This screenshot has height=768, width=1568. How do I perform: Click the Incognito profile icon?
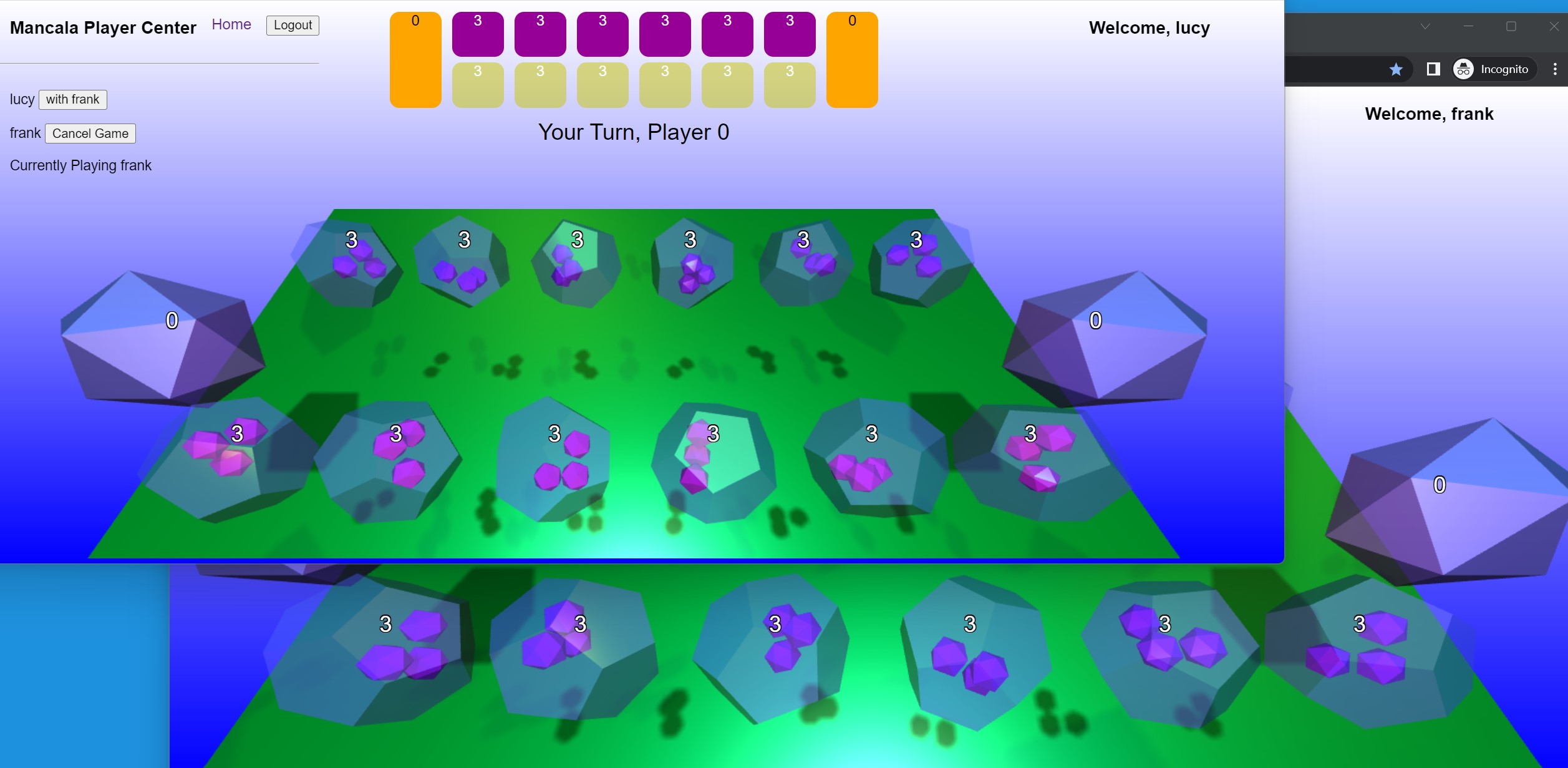pos(1464,69)
